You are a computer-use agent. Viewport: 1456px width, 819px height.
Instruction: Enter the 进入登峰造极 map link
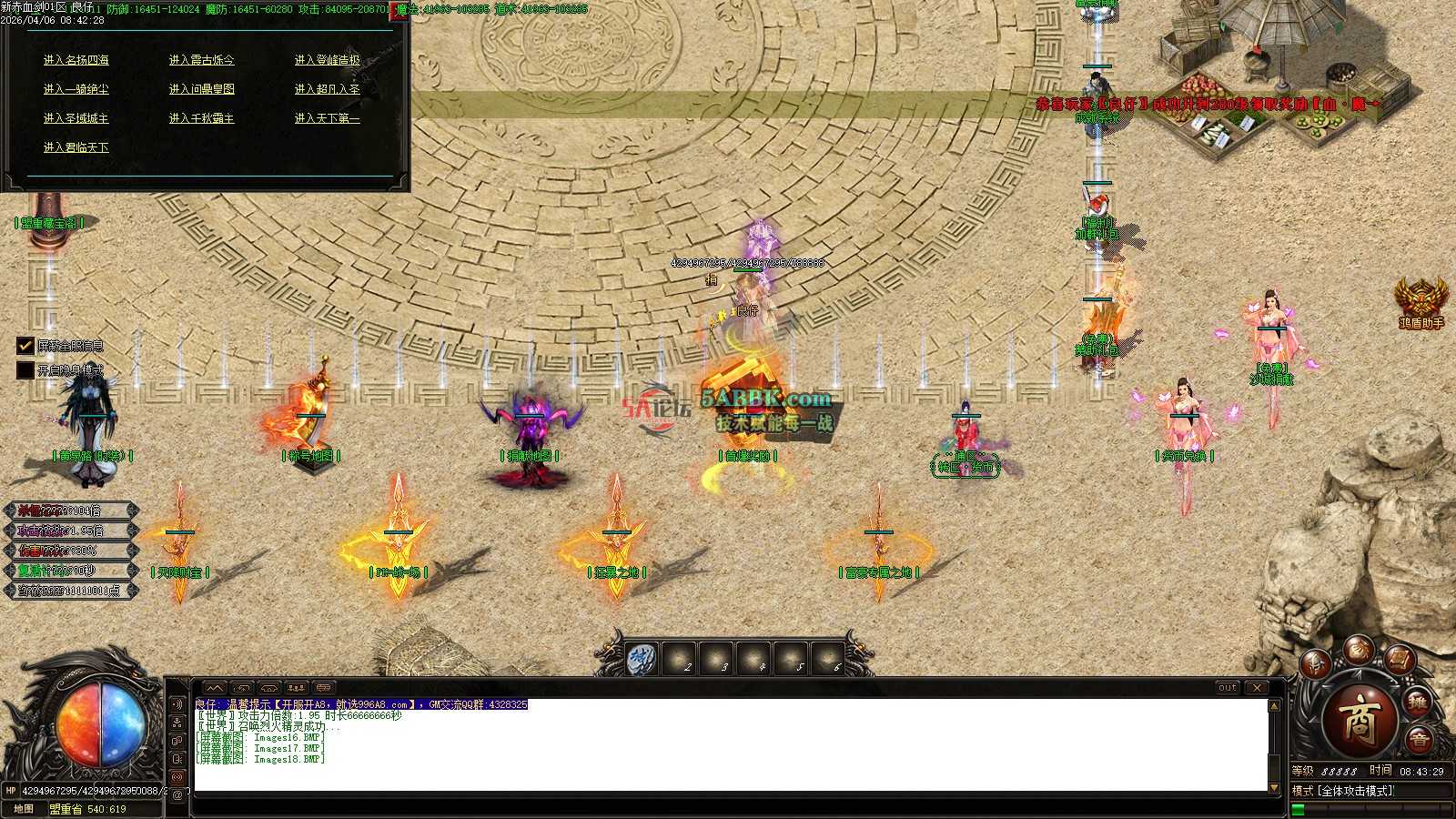tap(328, 60)
